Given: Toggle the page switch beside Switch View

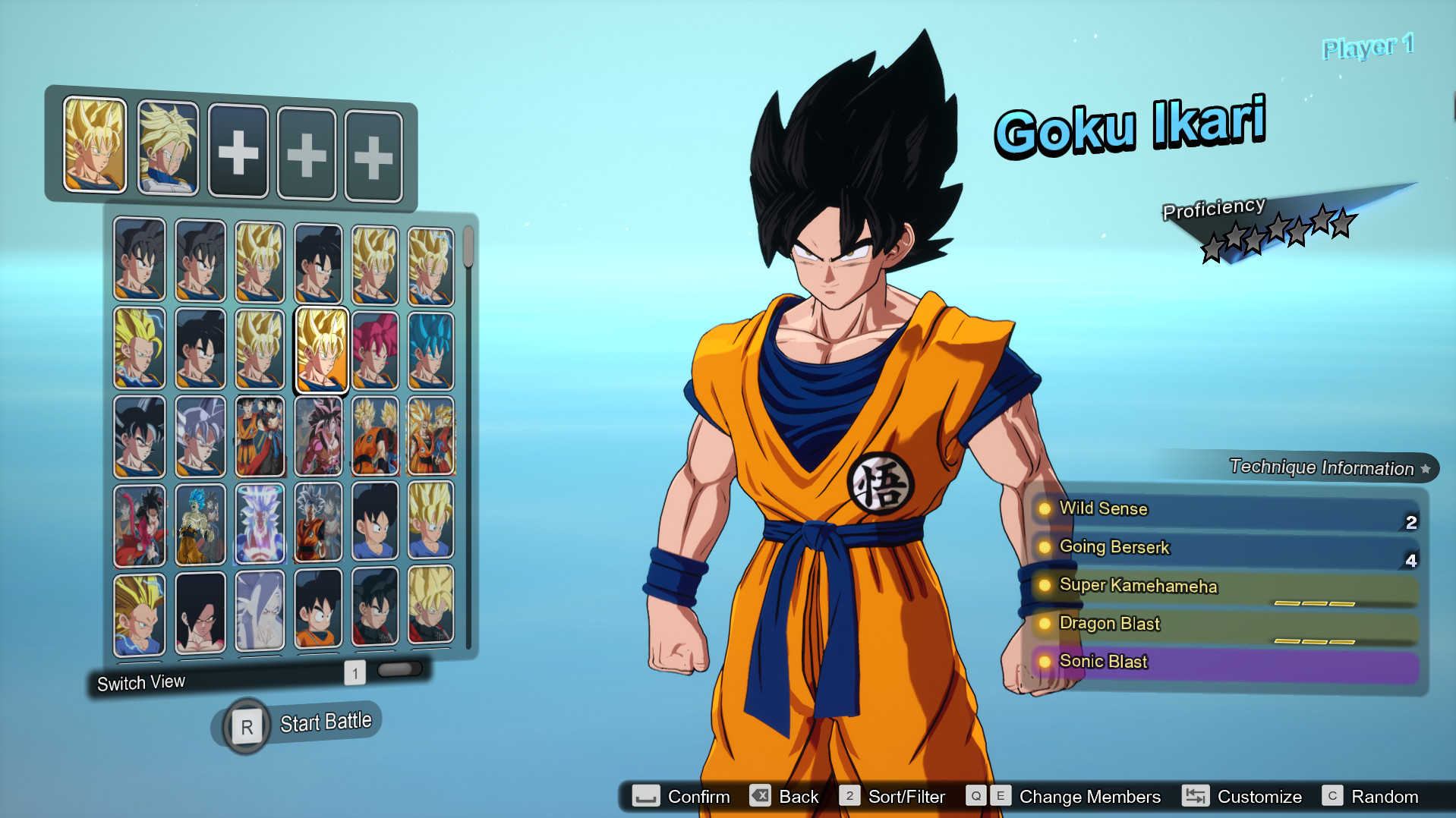Looking at the screenshot, I should pyautogui.click(x=400, y=668).
